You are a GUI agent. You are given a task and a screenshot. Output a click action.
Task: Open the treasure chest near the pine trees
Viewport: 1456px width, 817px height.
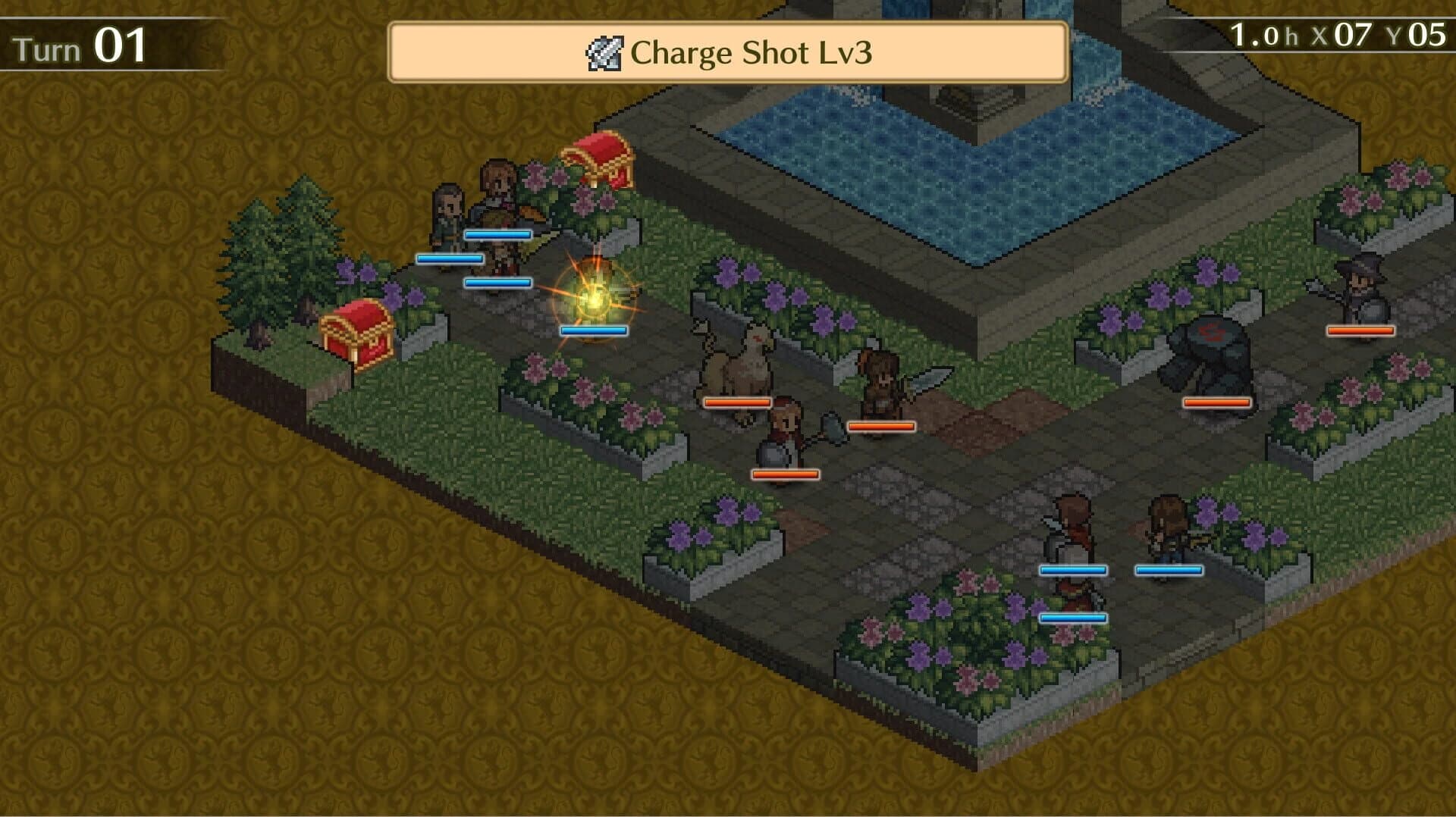356,333
